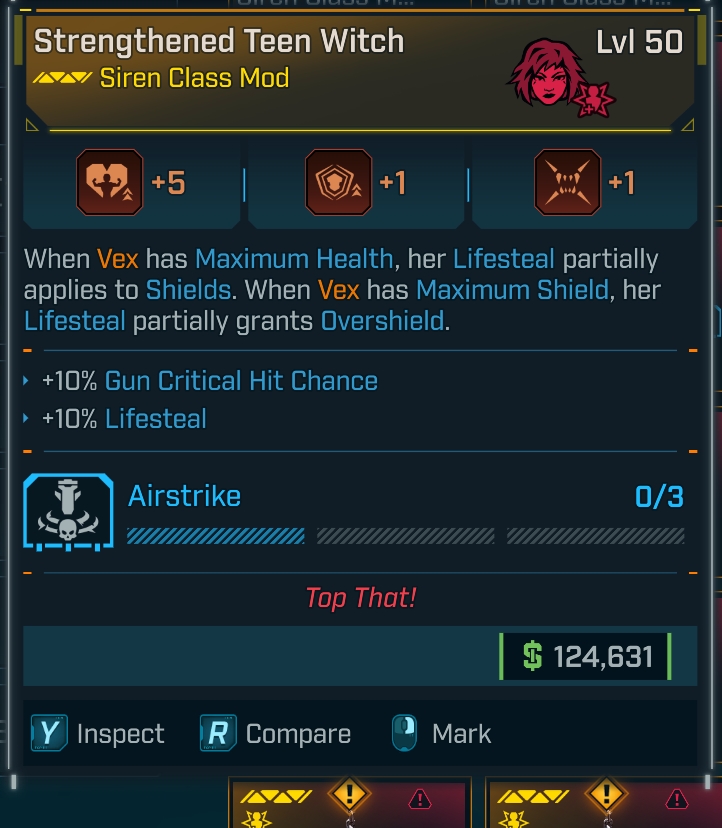The width and height of the screenshot is (722, 828).
Task: Click the Airstrike skull bomb icon
Action: tap(68, 512)
